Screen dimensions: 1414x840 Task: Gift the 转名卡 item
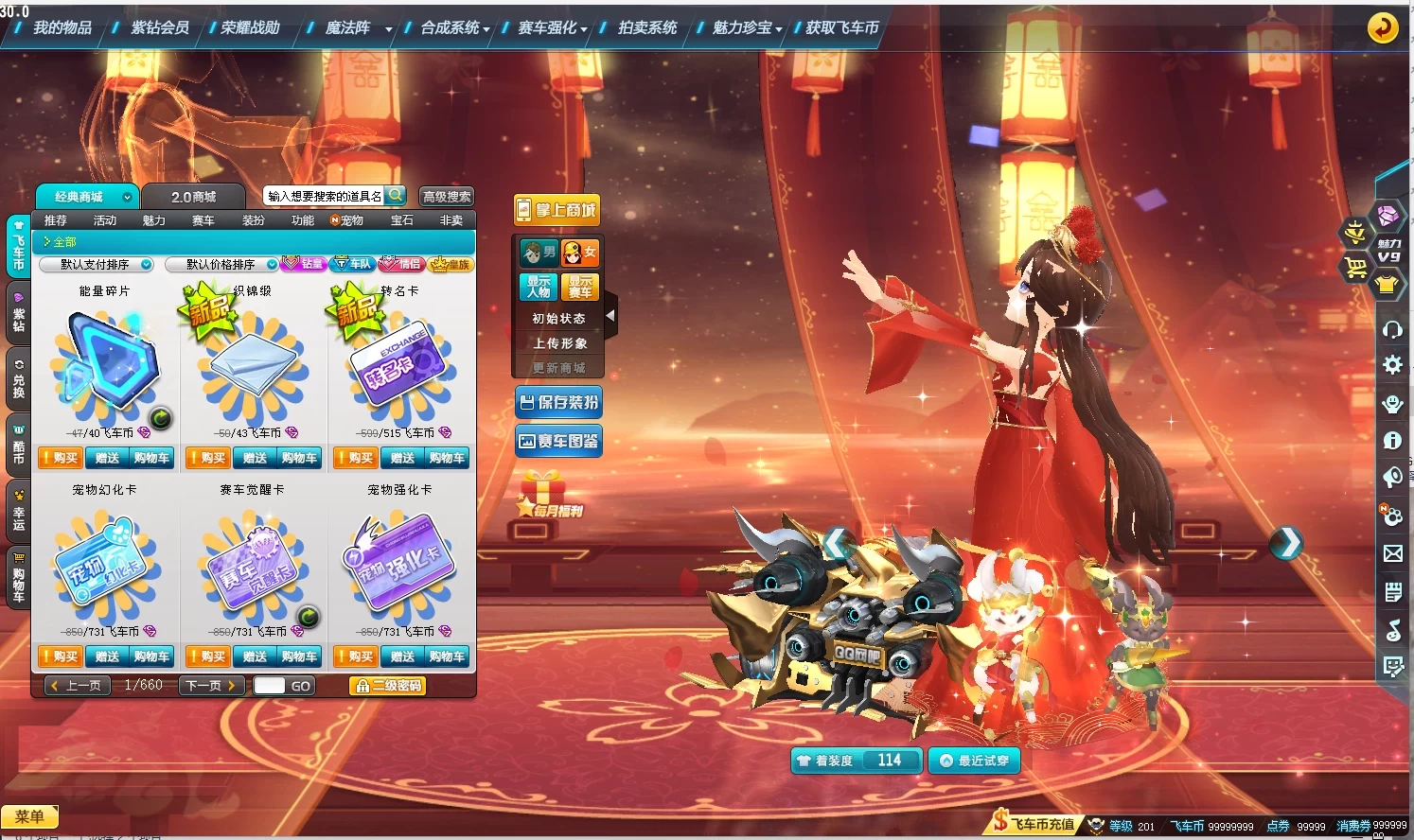402,459
